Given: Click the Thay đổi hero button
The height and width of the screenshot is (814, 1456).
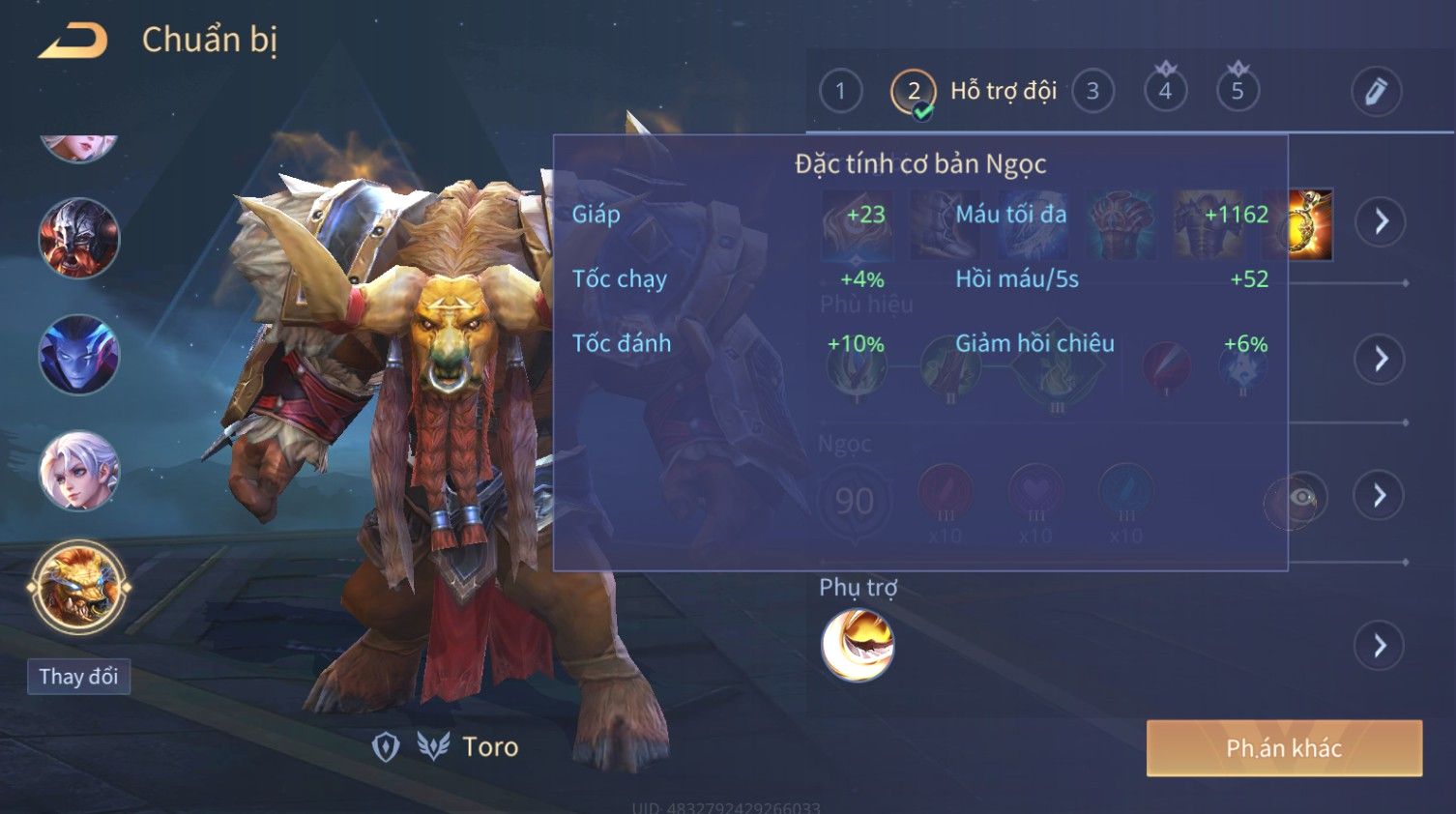Looking at the screenshot, I should pos(78,677).
